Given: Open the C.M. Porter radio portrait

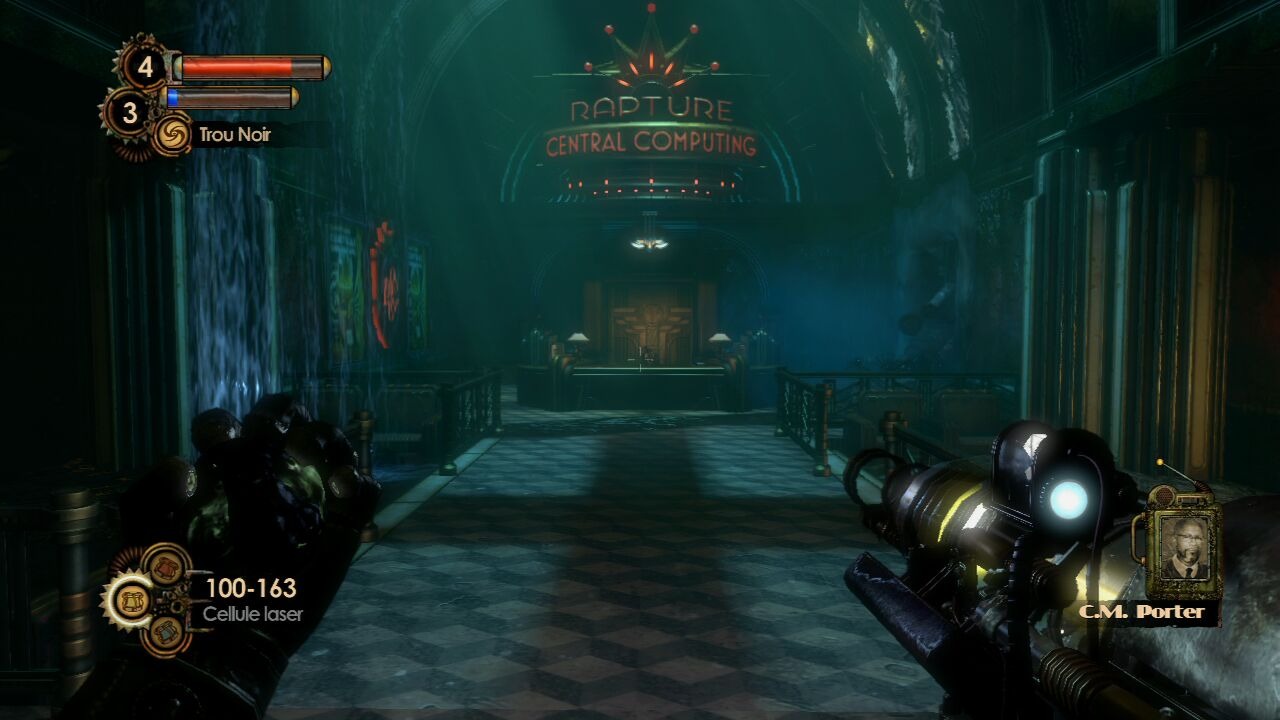Looking at the screenshot, I should (x=1184, y=547).
